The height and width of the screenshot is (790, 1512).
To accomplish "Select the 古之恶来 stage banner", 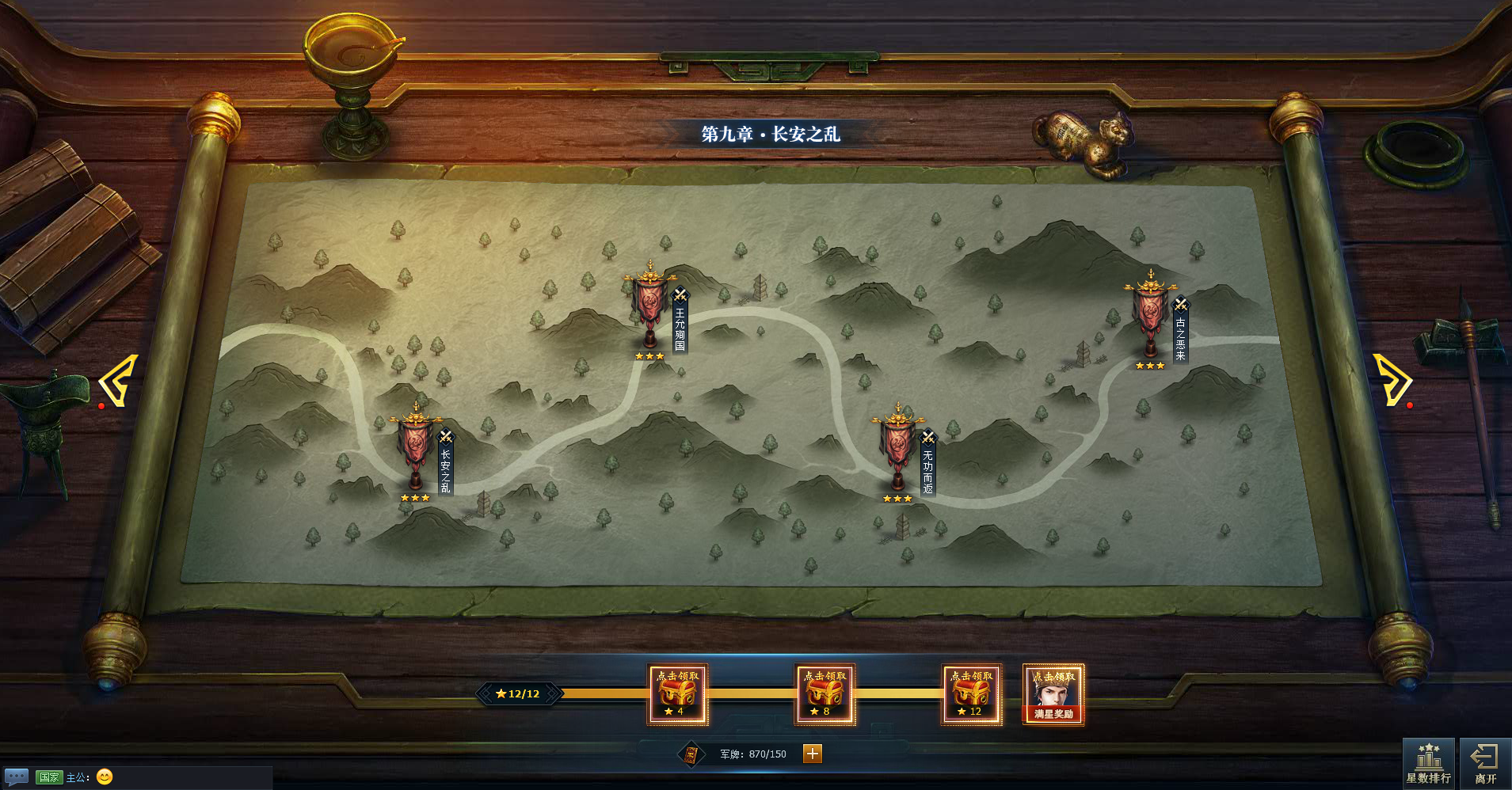I will [x=1150, y=314].
